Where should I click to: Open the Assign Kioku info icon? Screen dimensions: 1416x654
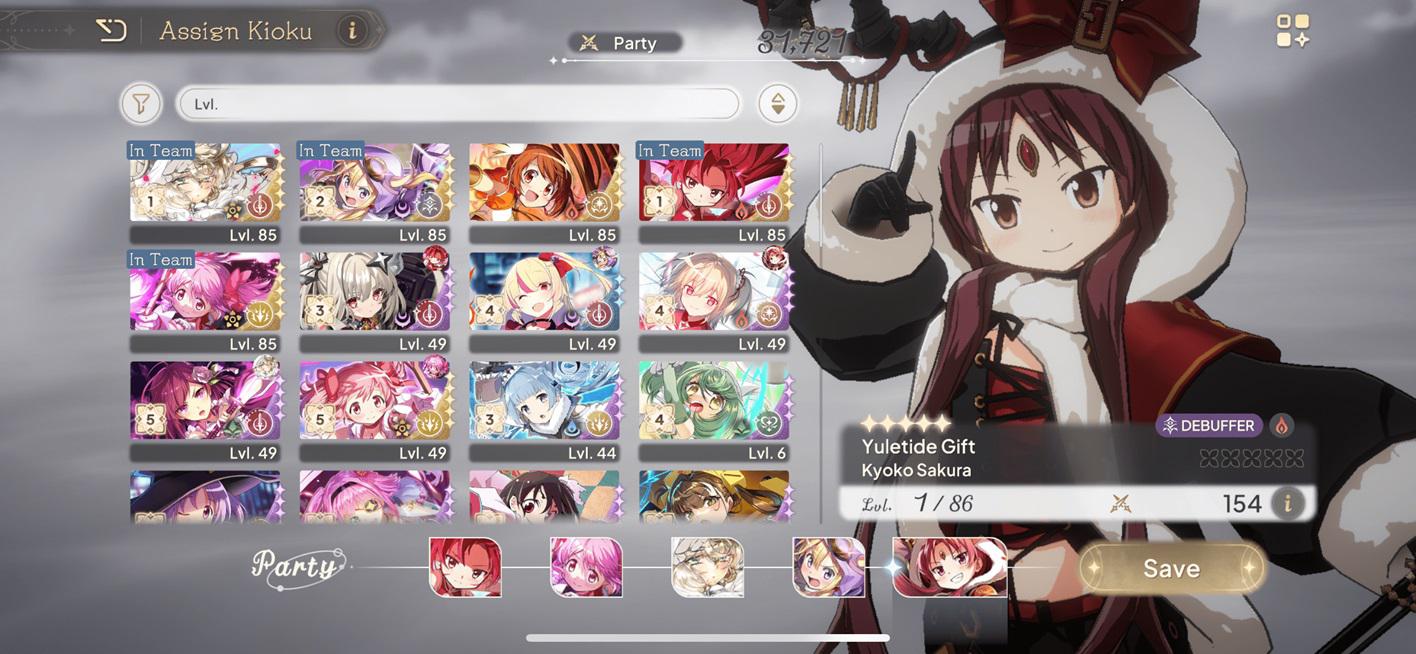point(351,31)
